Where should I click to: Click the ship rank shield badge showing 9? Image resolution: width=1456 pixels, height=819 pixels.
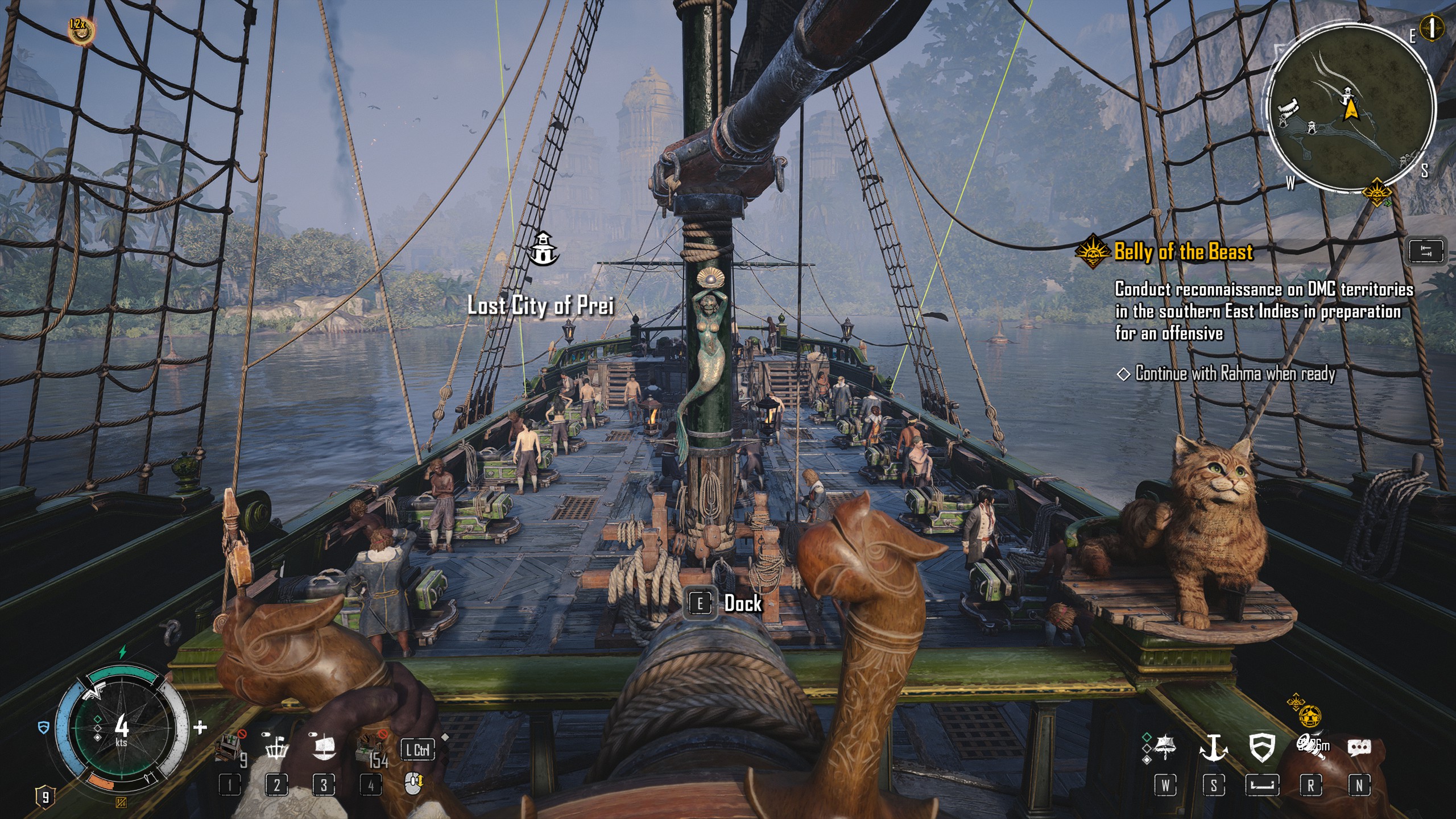point(45,796)
